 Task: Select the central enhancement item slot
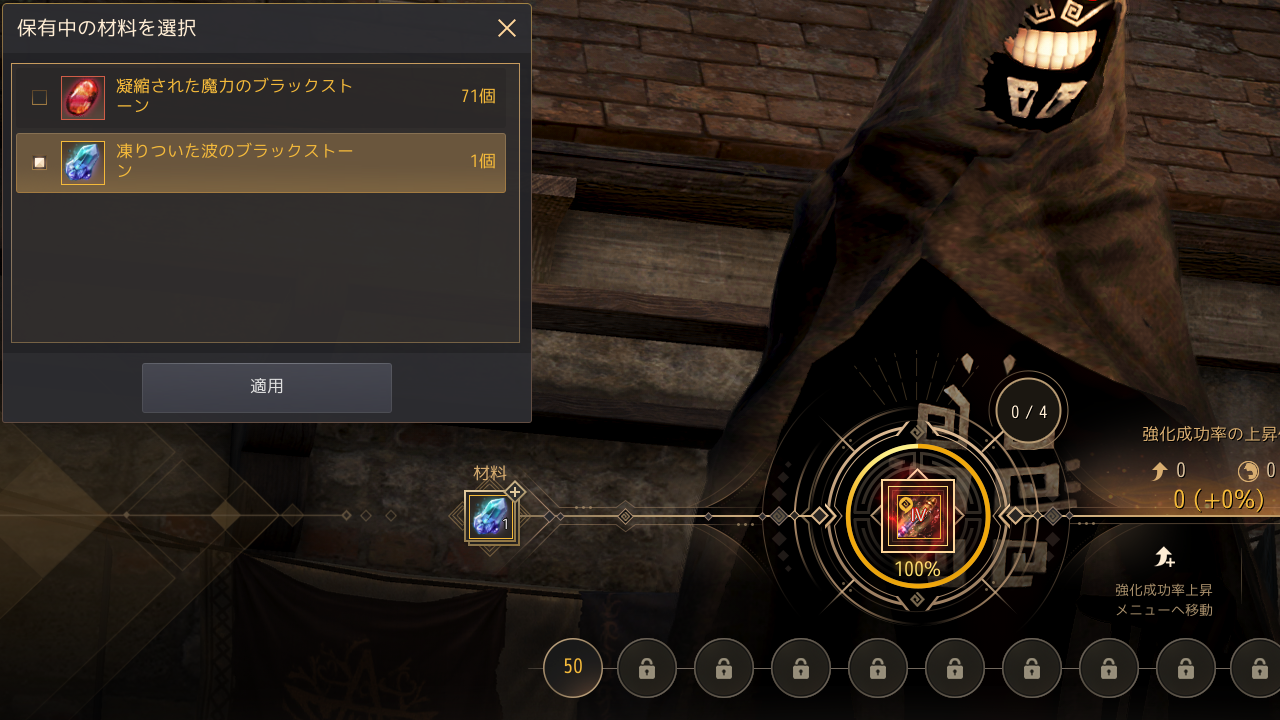click(917, 516)
